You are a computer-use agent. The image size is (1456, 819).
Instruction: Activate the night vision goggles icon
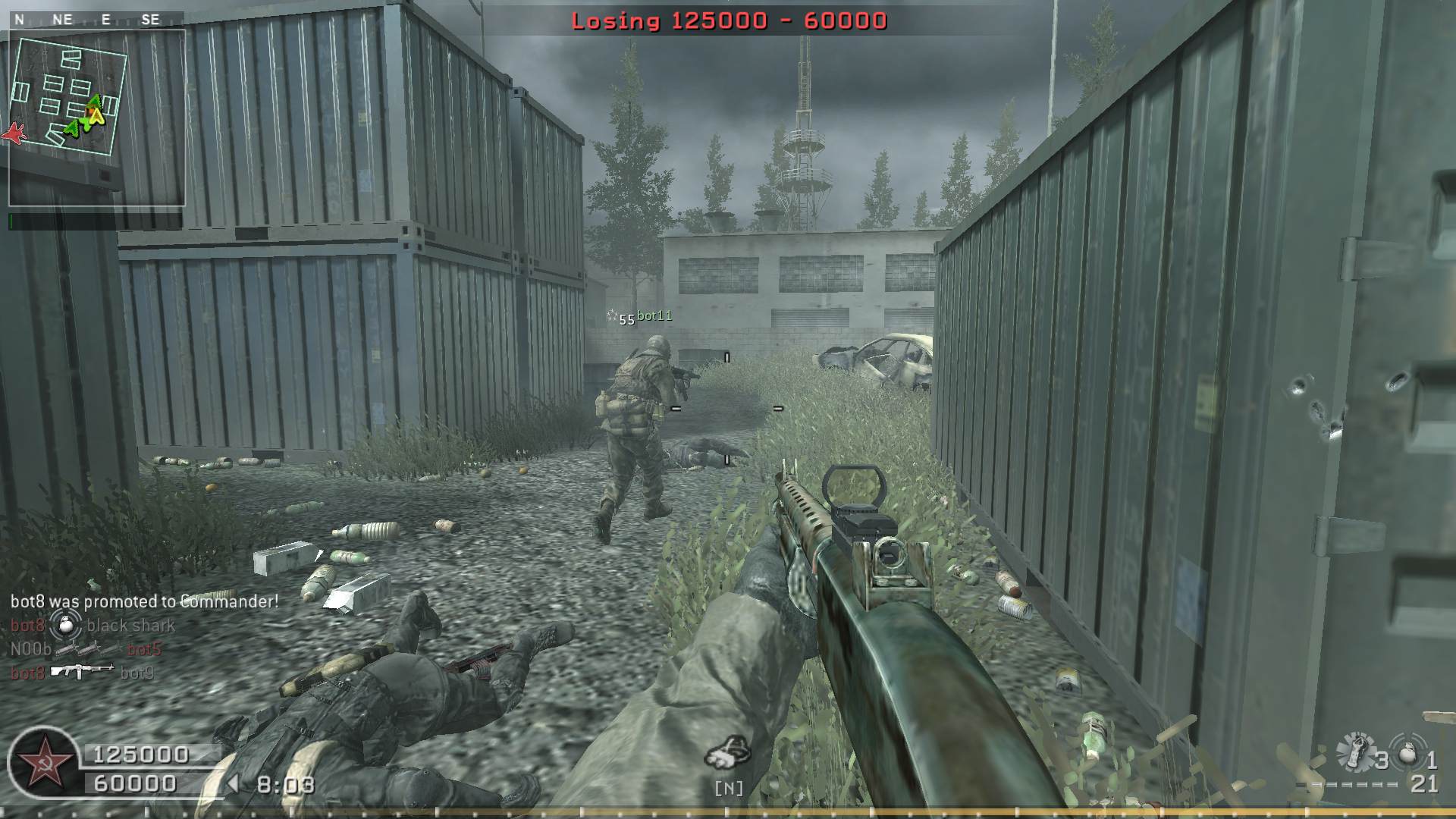pyautogui.click(x=727, y=752)
